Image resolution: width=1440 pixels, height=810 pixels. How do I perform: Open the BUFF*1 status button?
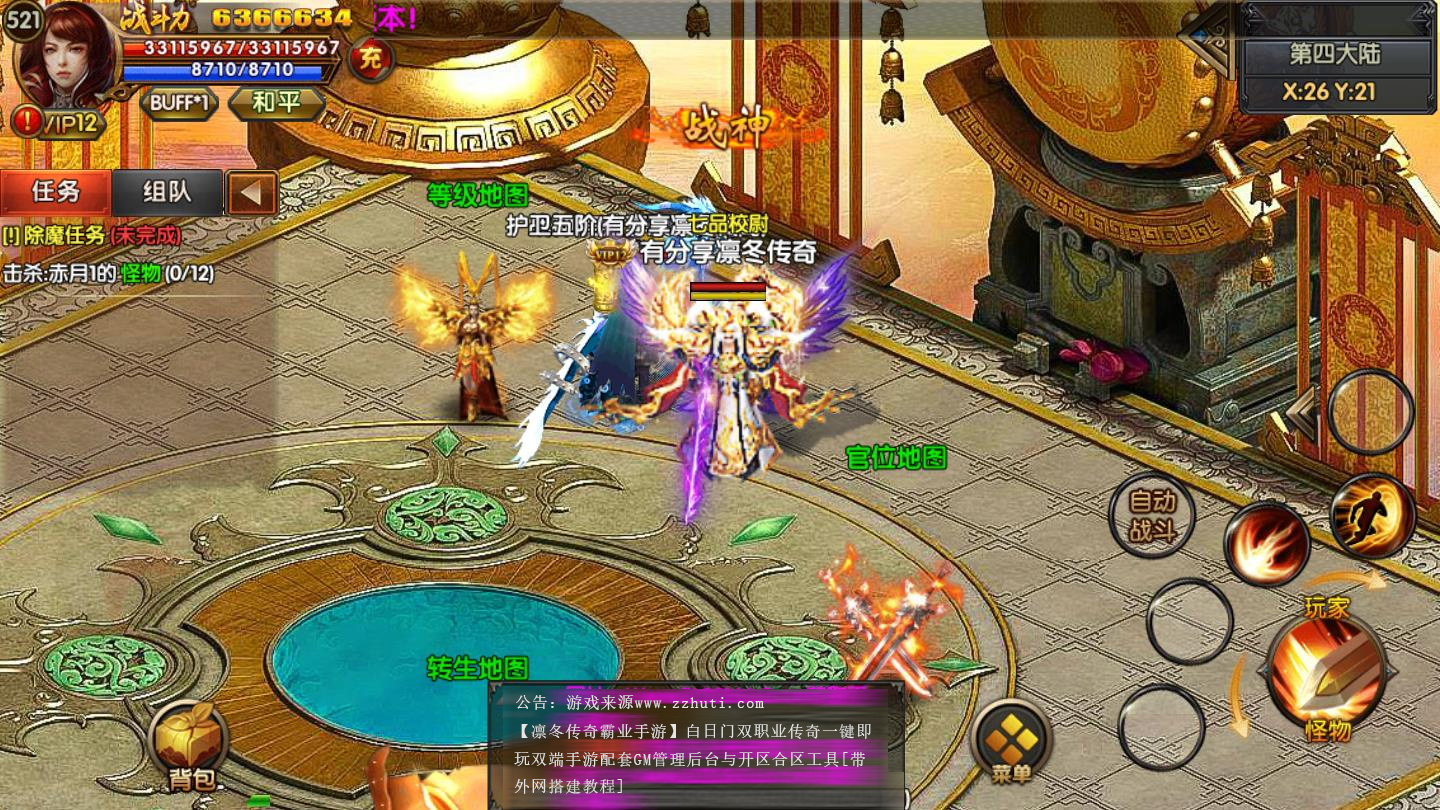tap(180, 103)
